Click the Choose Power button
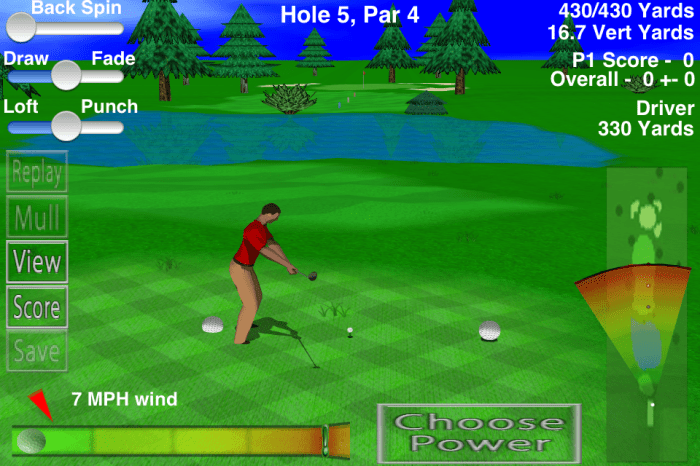The image size is (700, 466). click(x=478, y=432)
